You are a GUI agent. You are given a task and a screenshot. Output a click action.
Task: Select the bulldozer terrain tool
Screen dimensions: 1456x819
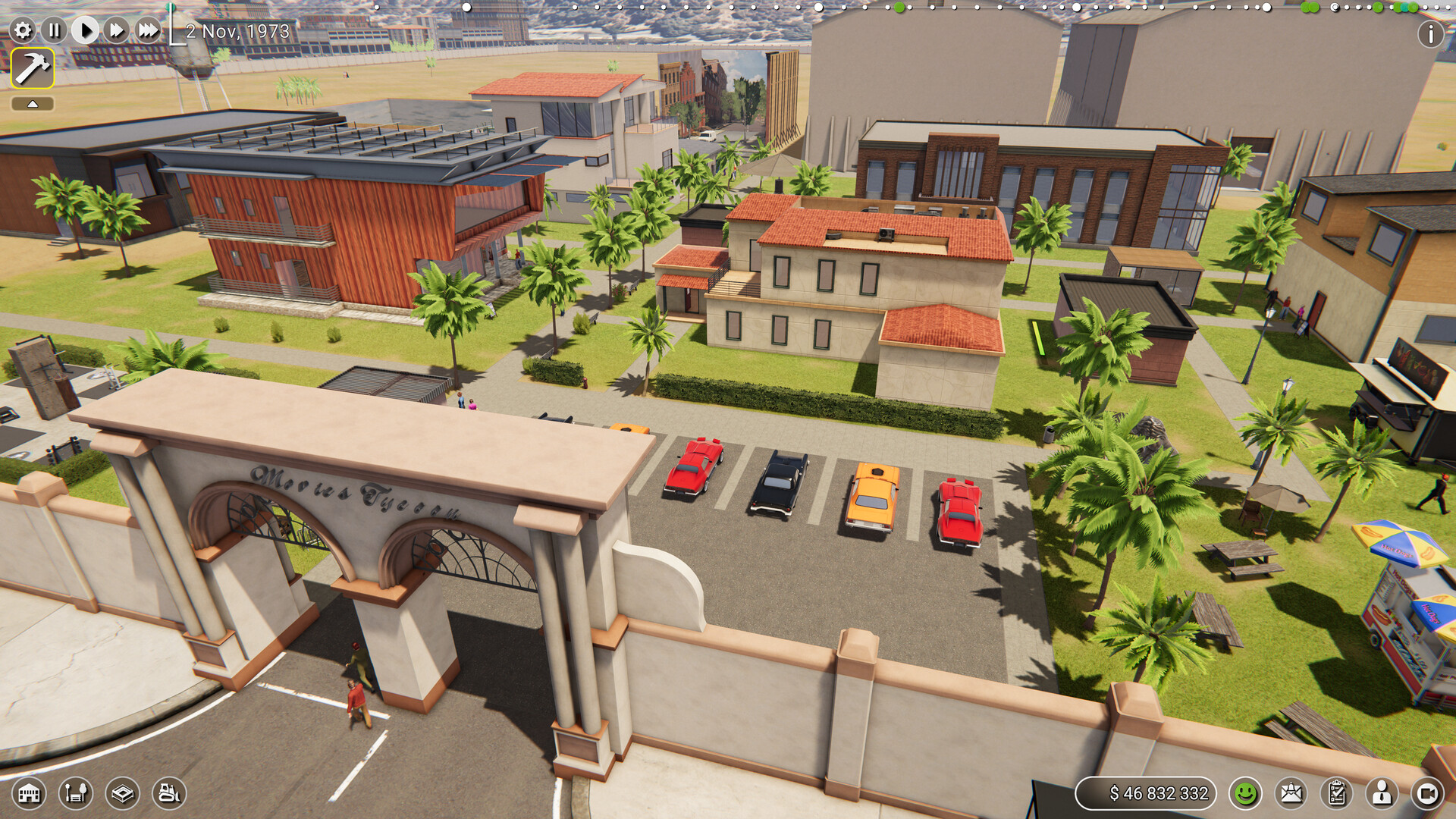click(168, 794)
